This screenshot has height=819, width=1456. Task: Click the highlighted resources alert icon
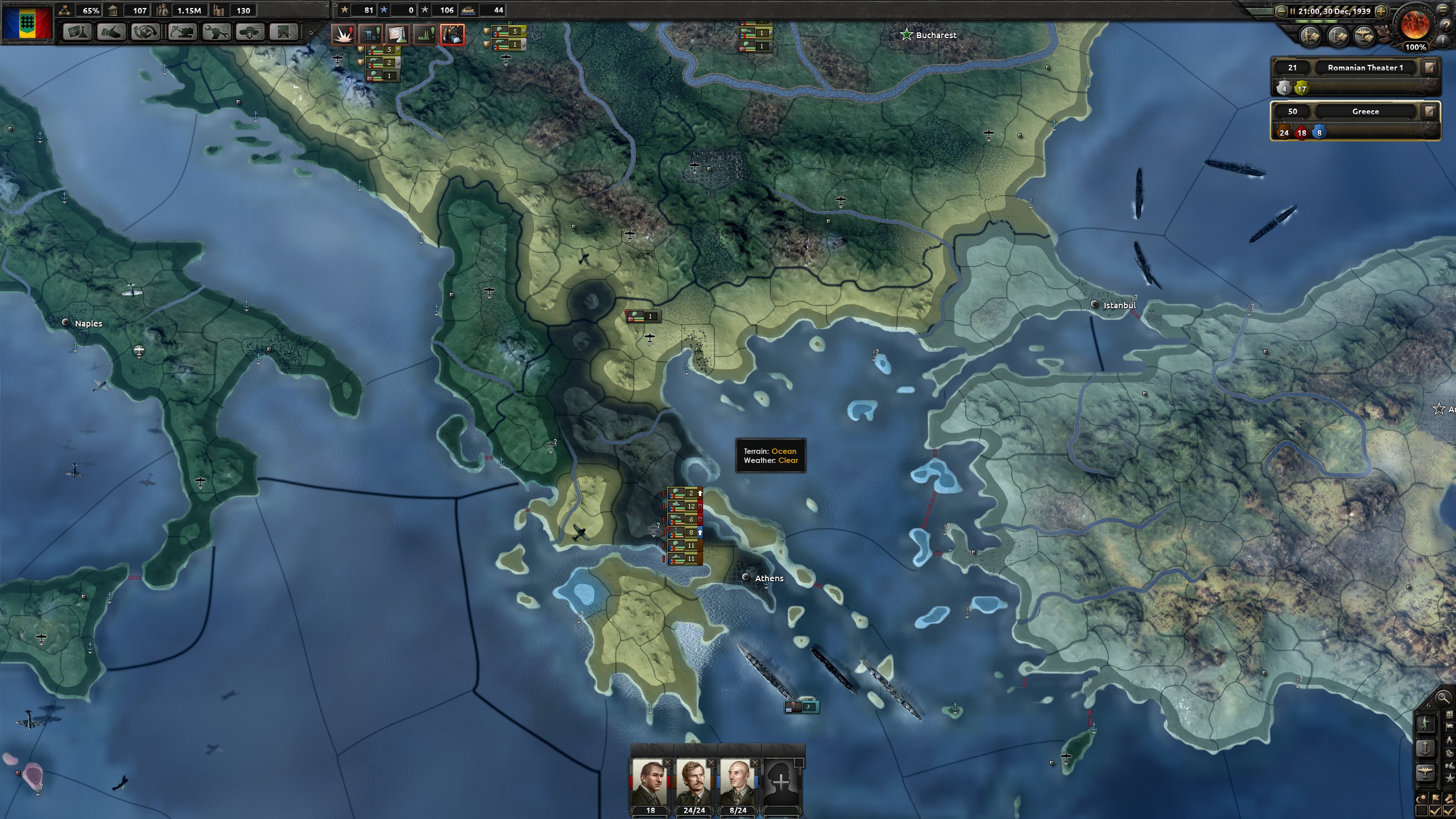(453, 35)
